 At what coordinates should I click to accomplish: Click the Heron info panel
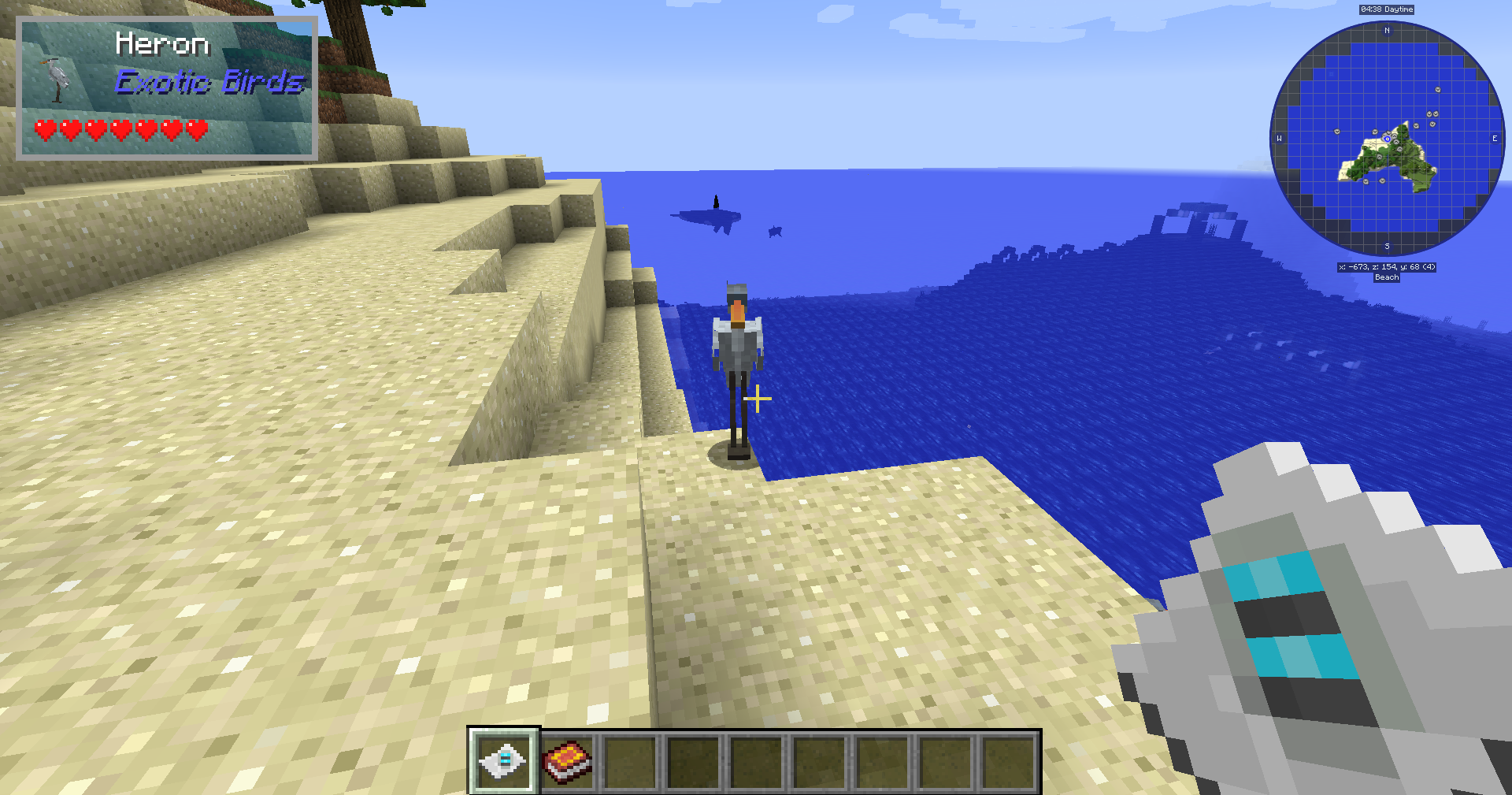[167, 88]
